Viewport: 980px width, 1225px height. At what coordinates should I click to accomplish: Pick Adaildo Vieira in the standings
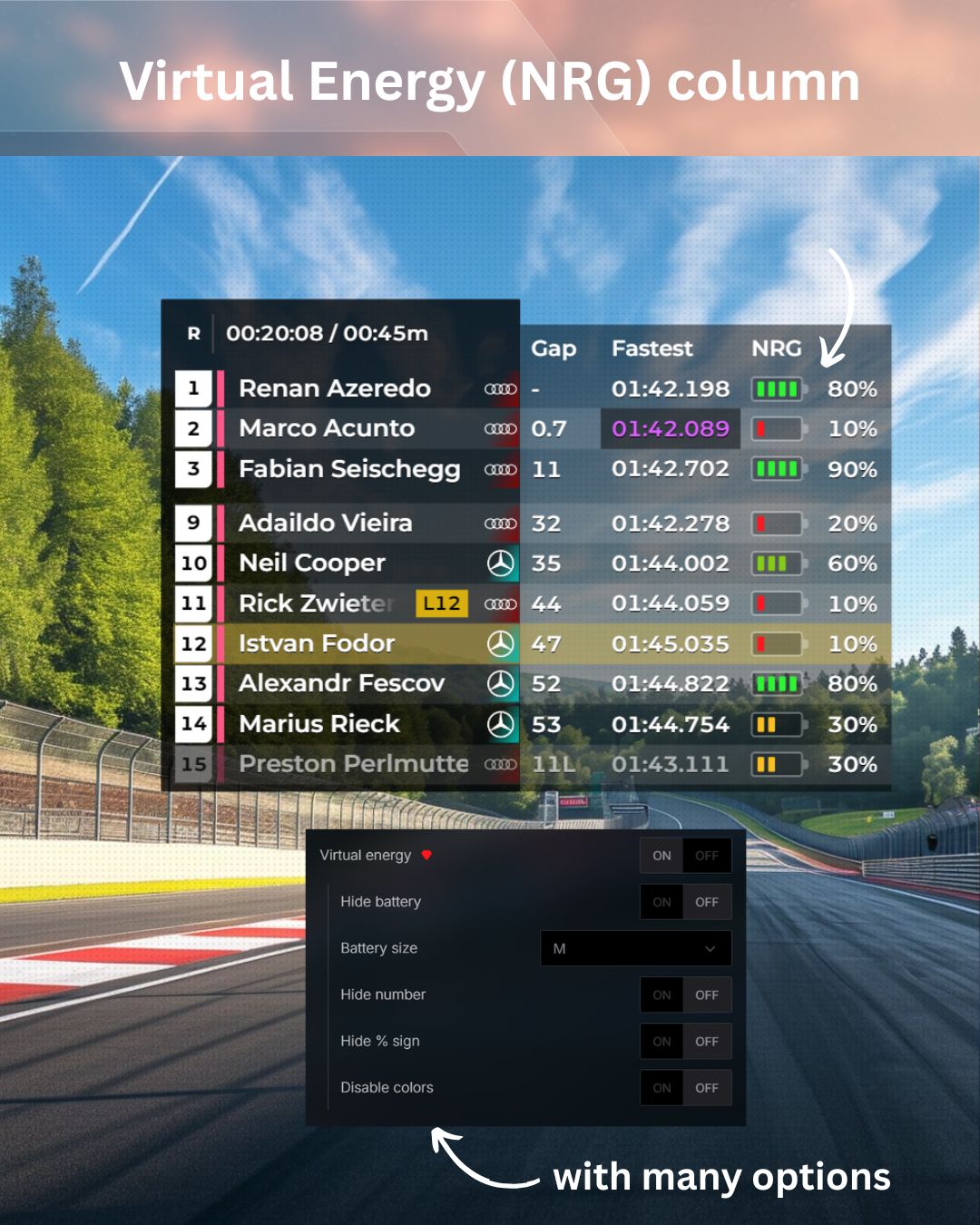326,523
